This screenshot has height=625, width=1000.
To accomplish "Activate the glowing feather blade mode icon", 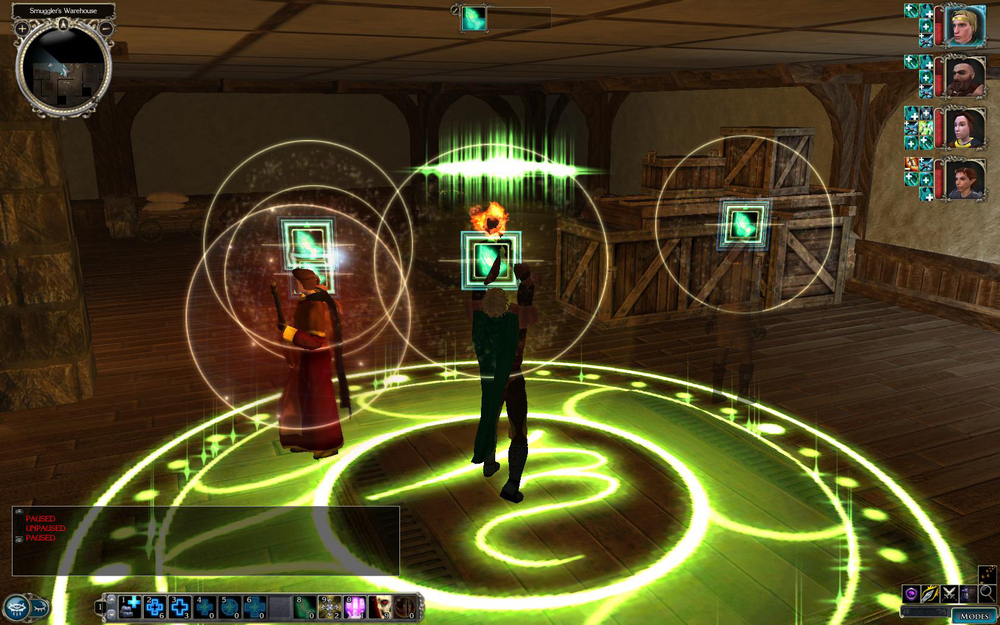I will (930, 593).
